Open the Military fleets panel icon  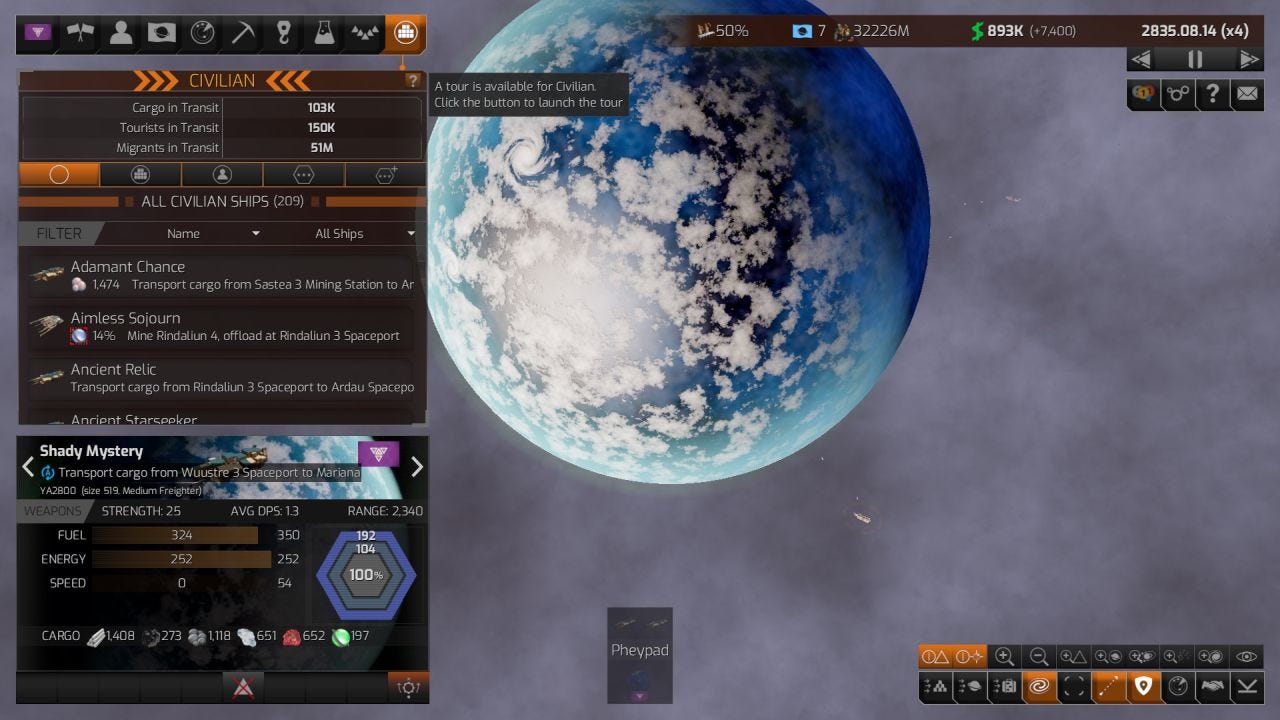[365, 33]
